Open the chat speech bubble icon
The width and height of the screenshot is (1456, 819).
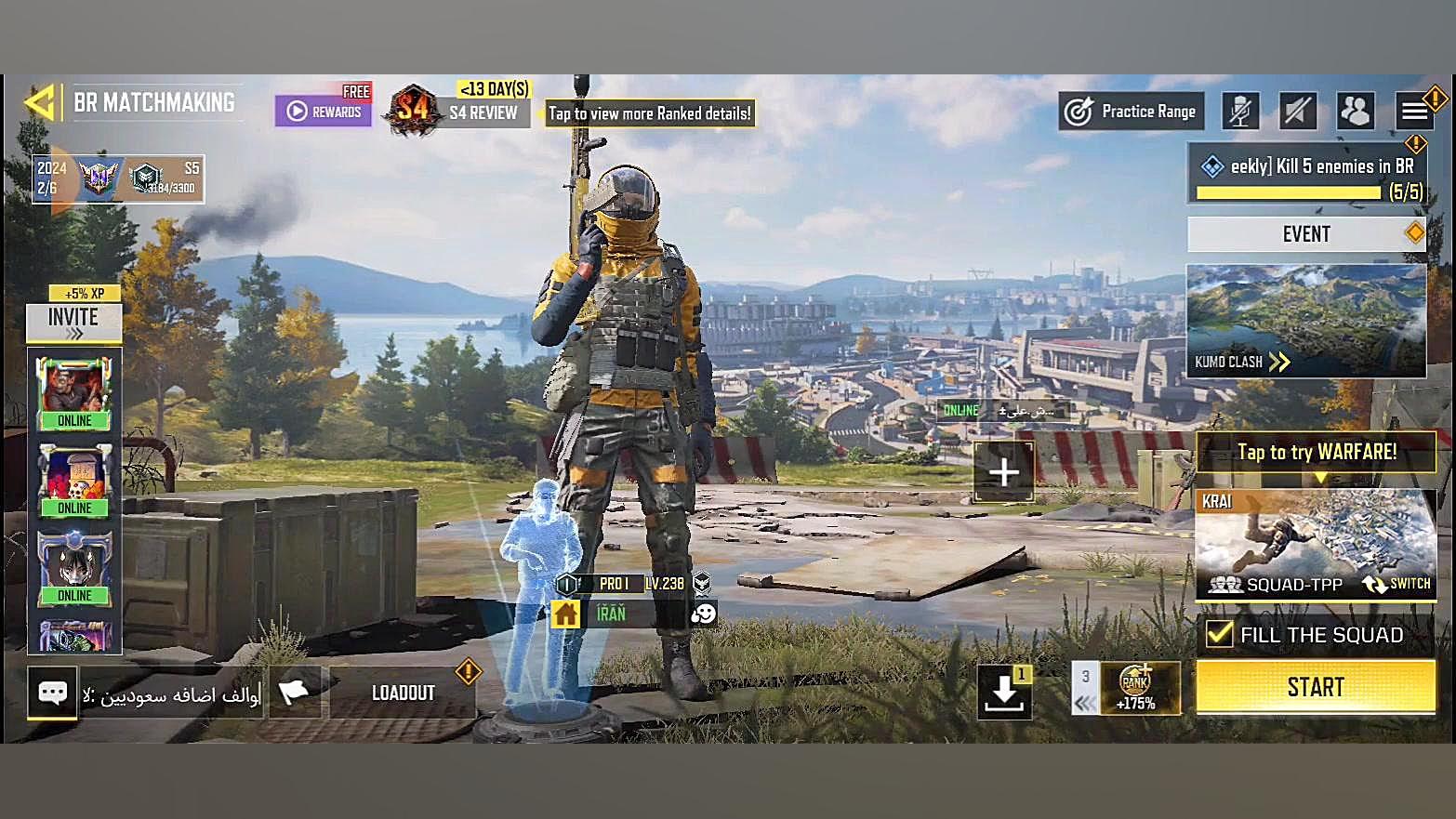point(52,693)
